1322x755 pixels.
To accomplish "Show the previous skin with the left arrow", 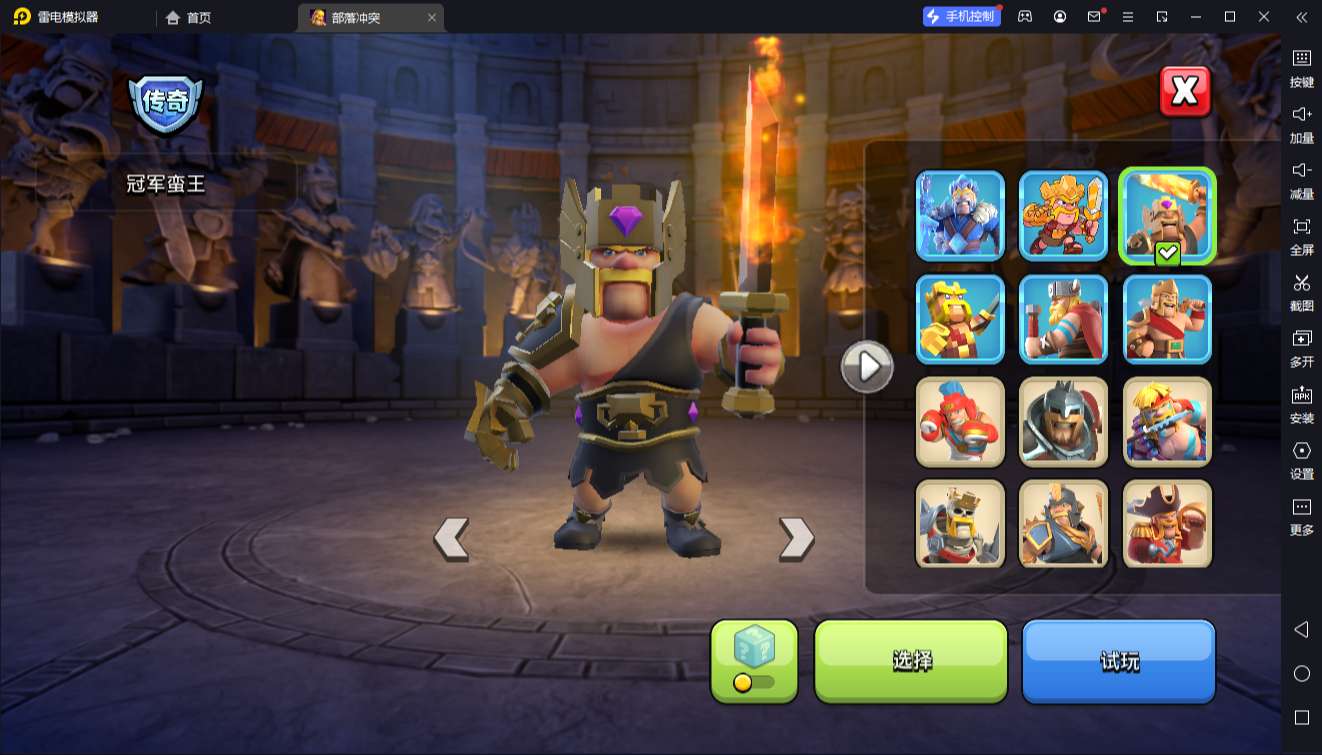I will pos(451,538).
